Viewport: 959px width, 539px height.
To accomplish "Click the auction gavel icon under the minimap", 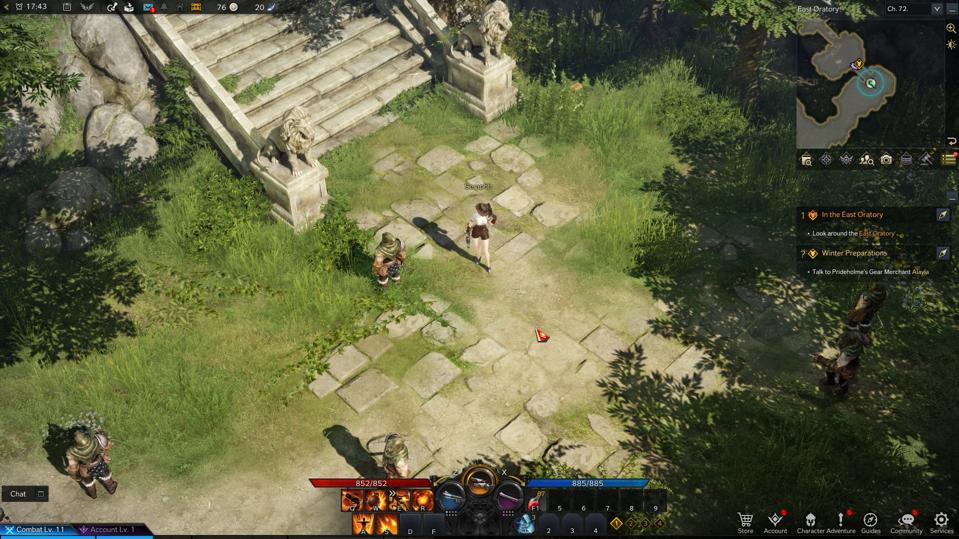I will coord(926,160).
